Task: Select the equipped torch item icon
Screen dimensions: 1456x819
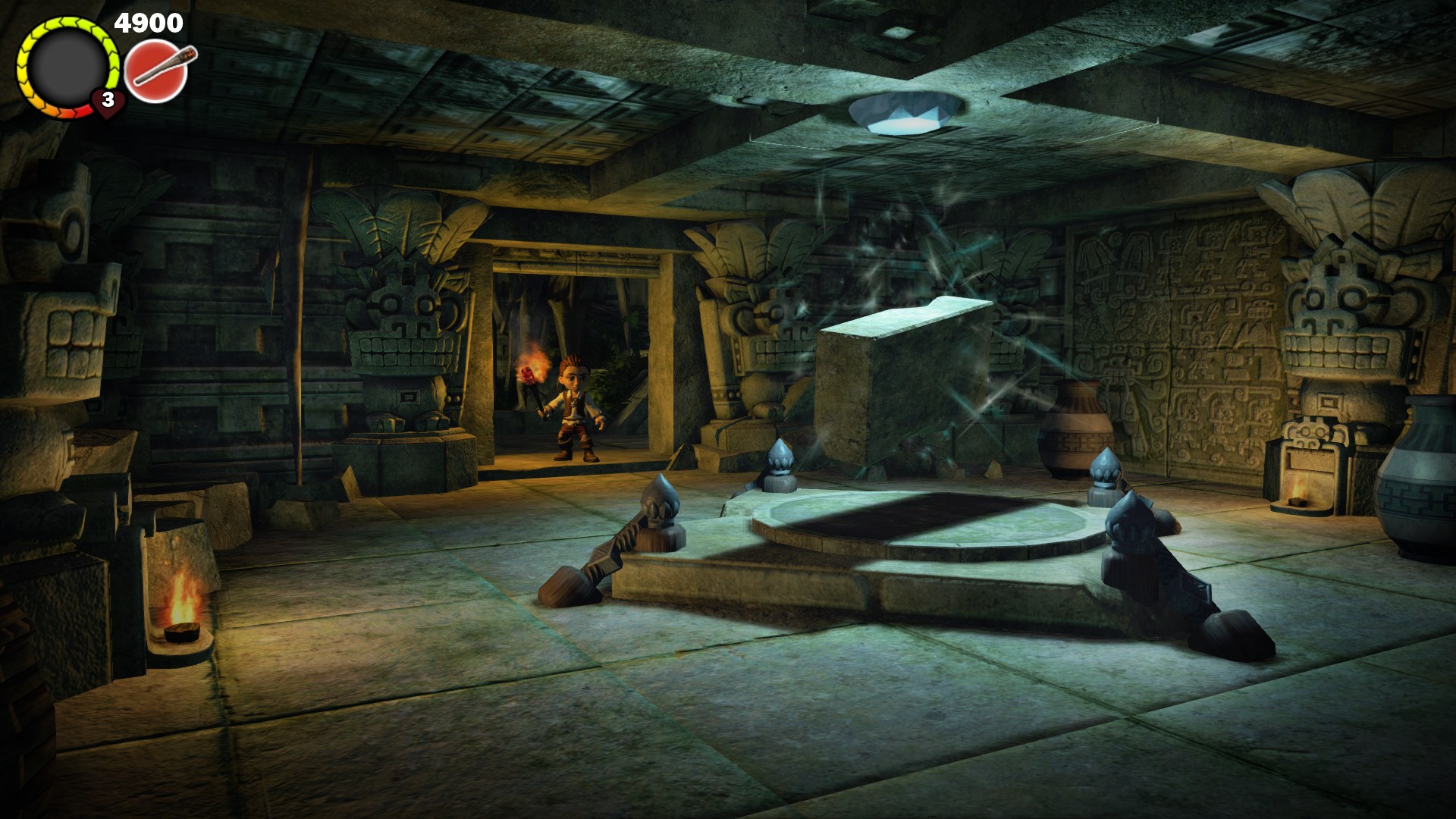Action: 157,72
